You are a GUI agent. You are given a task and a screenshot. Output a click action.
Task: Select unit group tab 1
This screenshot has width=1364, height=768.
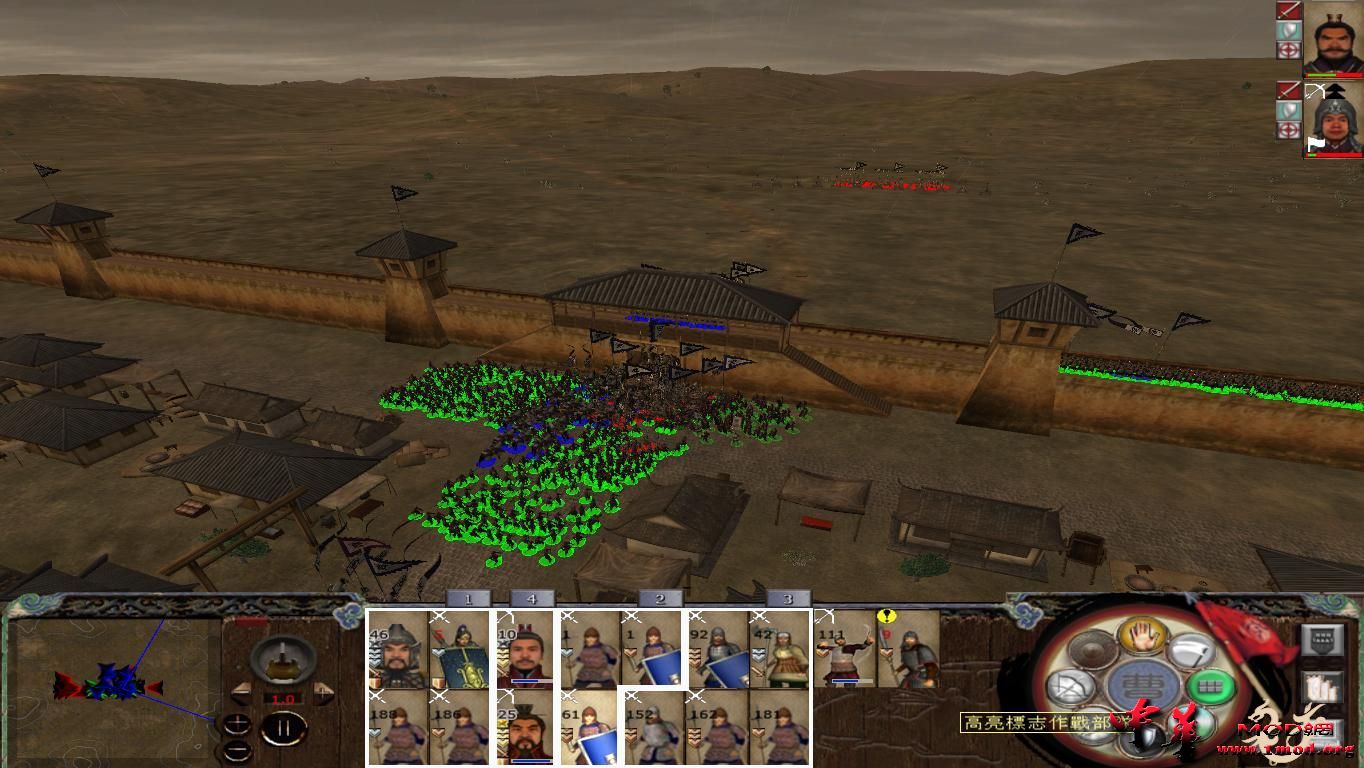(x=466, y=598)
